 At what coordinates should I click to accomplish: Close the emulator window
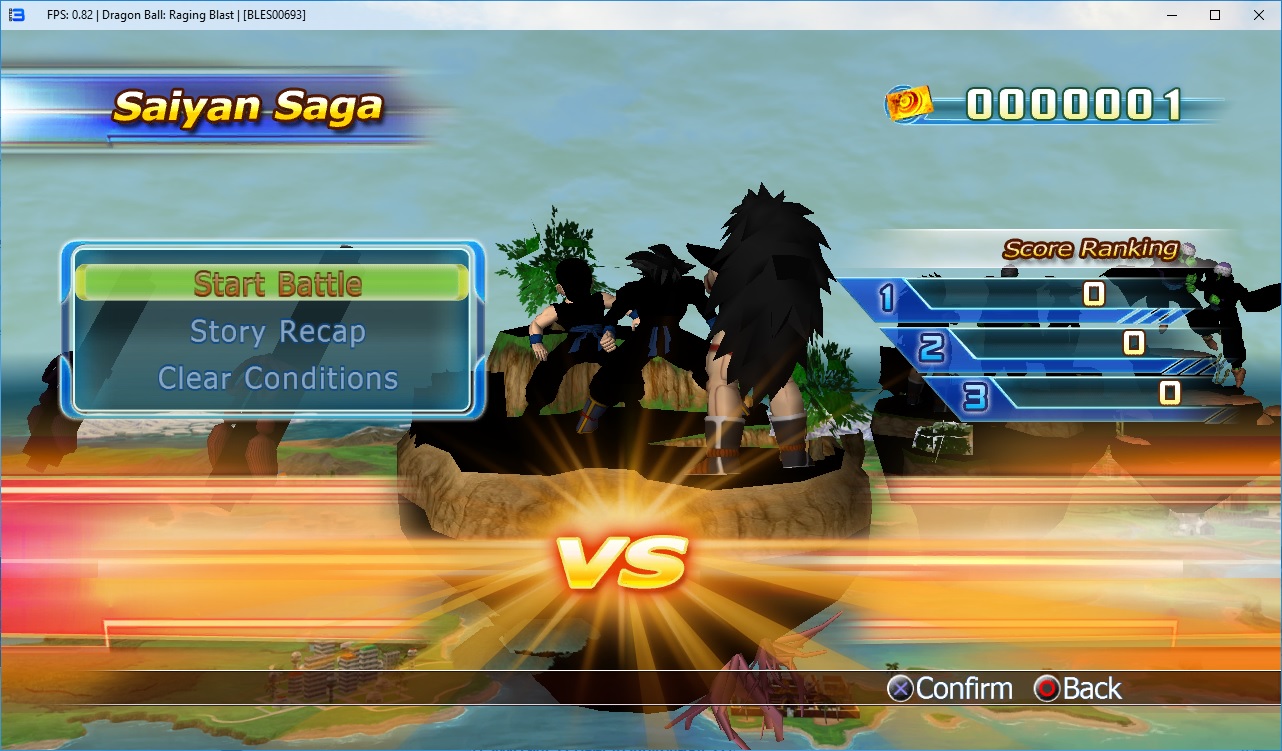click(1258, 15)
